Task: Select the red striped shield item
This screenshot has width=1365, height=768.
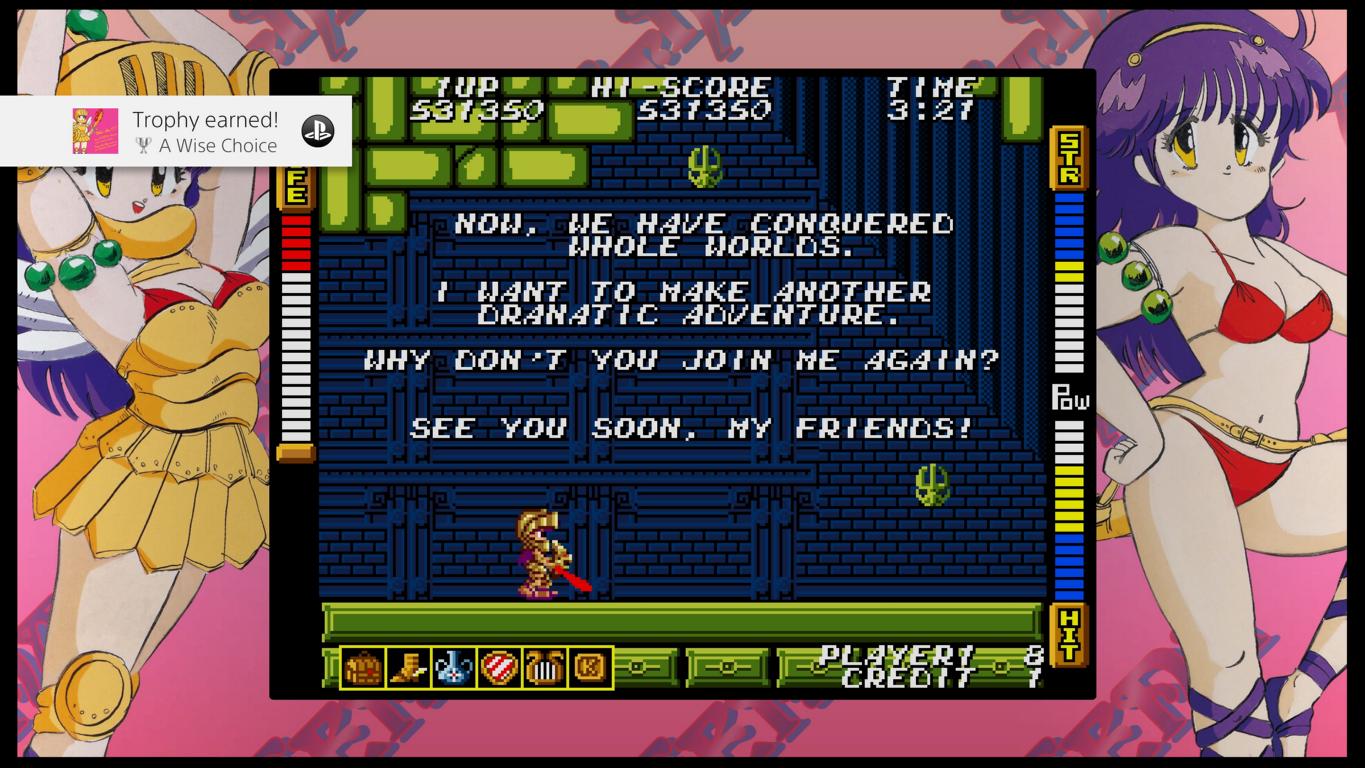Action: click(499, 668)
